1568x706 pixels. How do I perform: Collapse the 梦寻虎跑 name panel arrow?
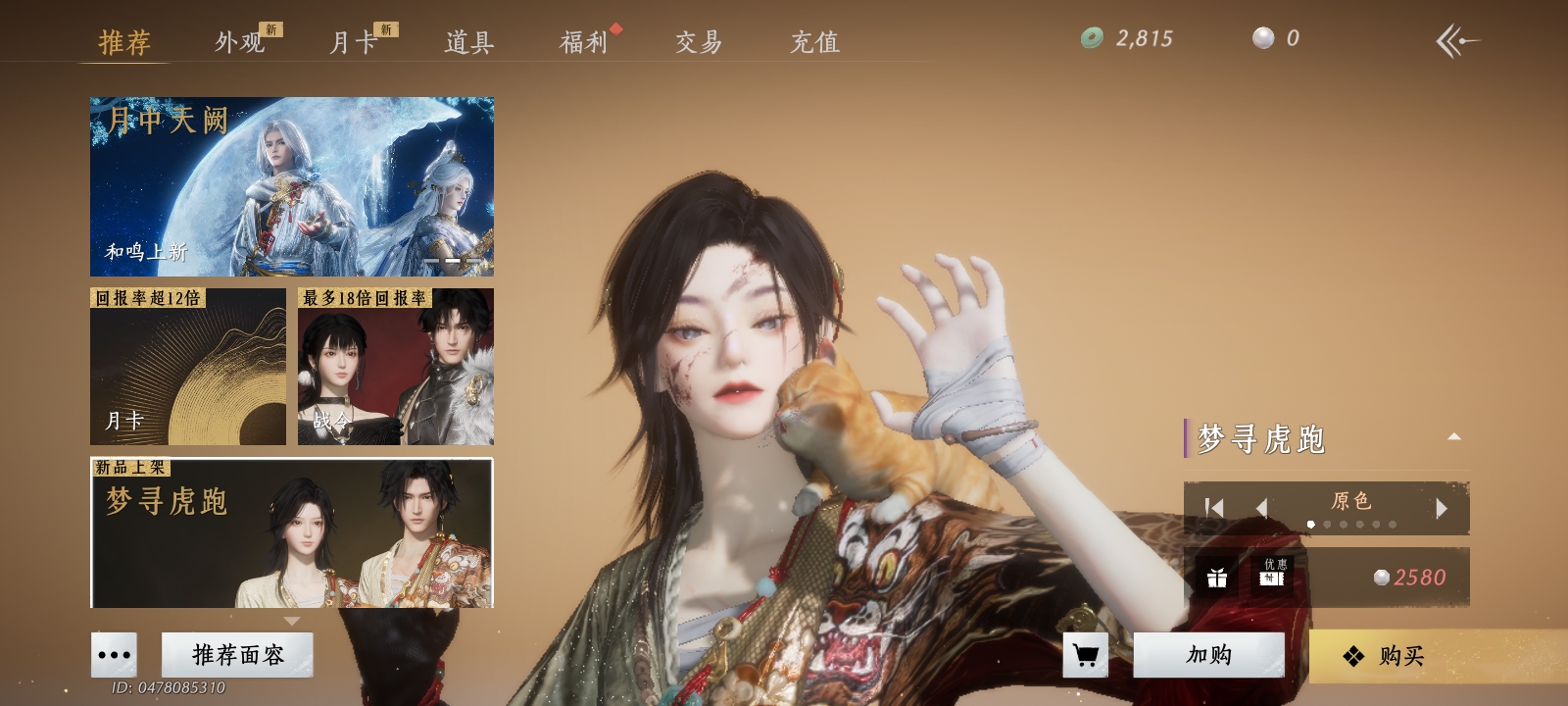coord(1454,437)
